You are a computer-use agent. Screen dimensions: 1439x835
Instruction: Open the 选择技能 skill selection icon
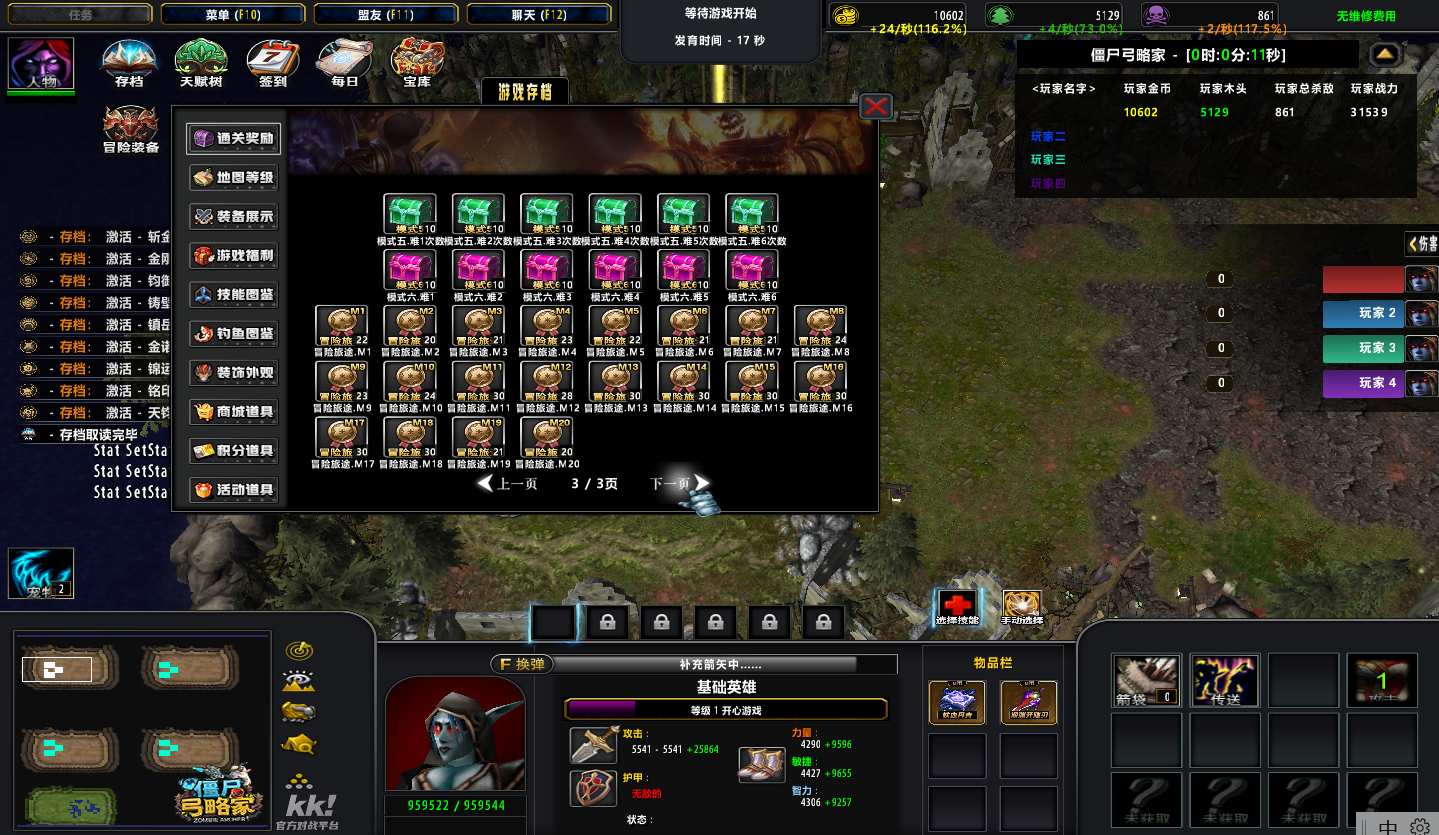(x=958, y=606)
